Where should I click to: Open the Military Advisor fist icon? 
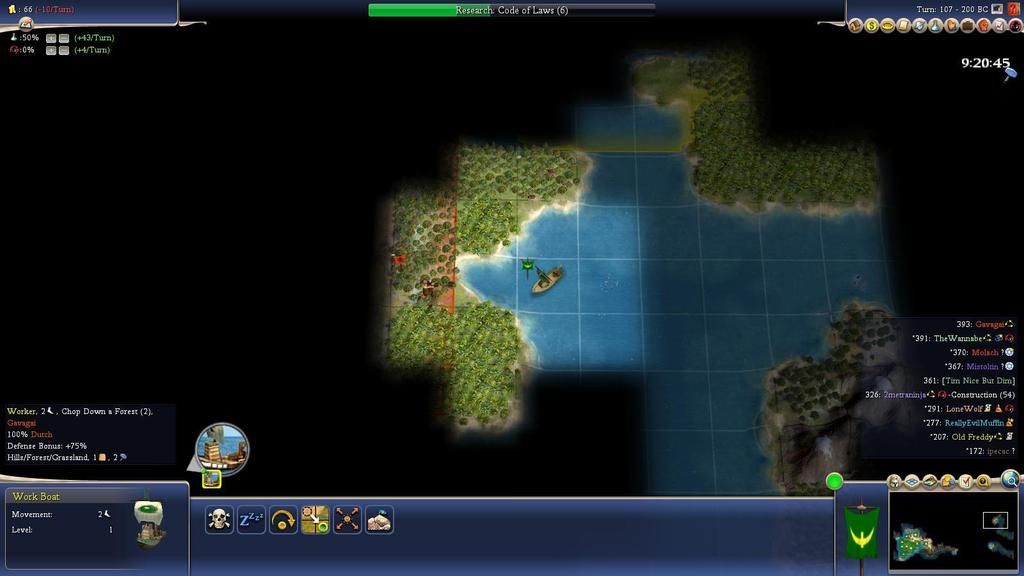[x=983, y=26]
